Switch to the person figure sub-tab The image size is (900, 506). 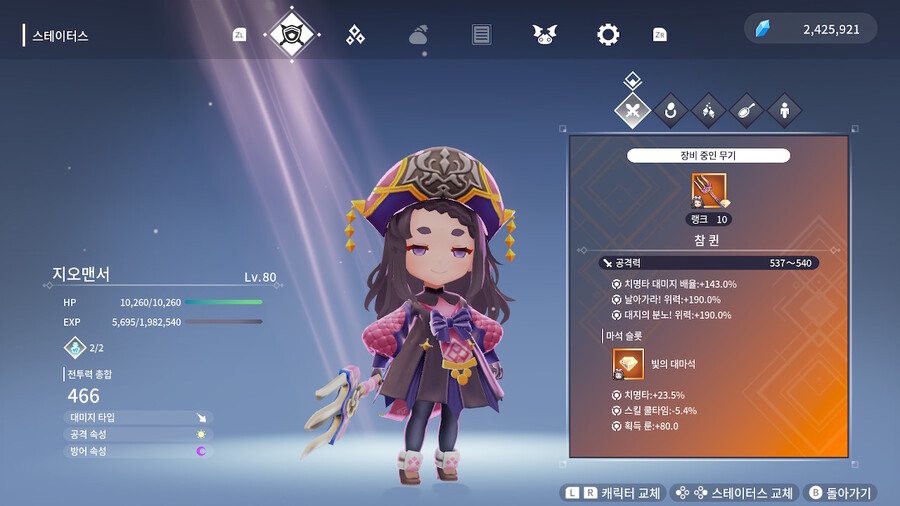784,110
